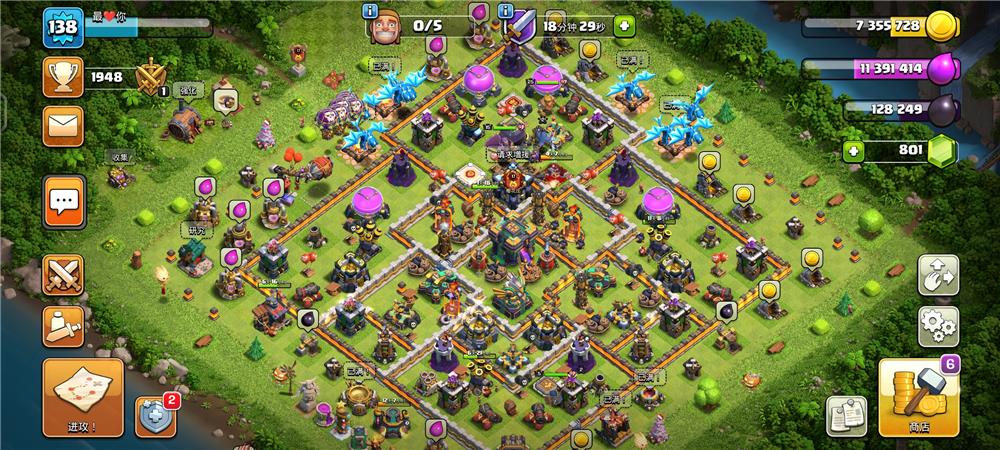Open the chat speech bubble panel
The image size is (1000, 450).
click(63, 204)
